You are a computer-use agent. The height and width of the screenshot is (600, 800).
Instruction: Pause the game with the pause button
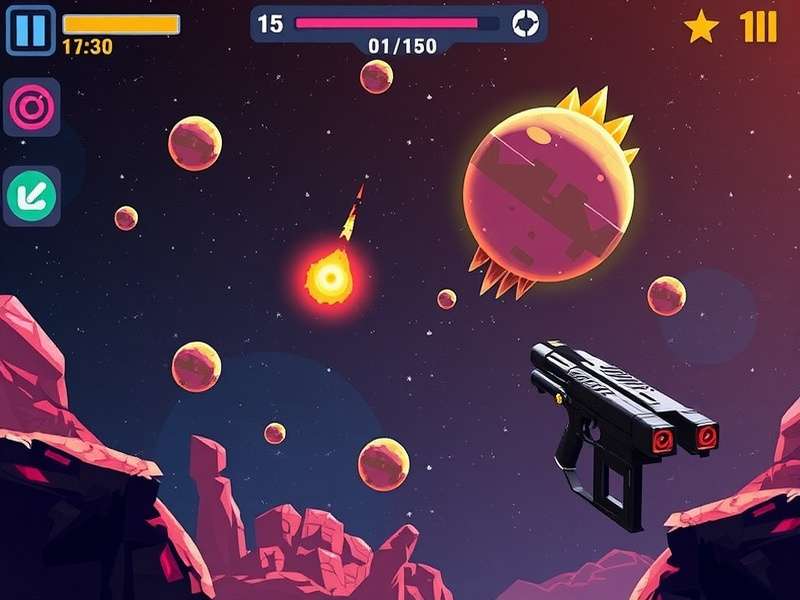31,30
